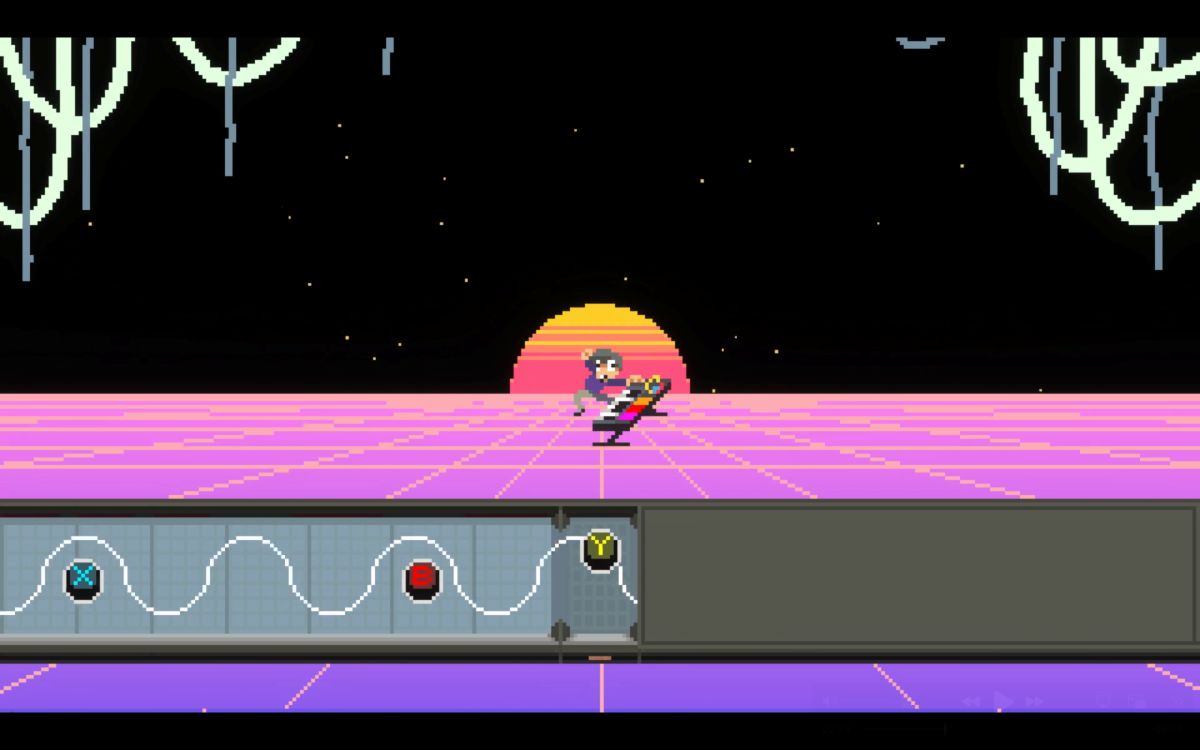Click the video player fast-forward button

click(x=1035, y=702)
